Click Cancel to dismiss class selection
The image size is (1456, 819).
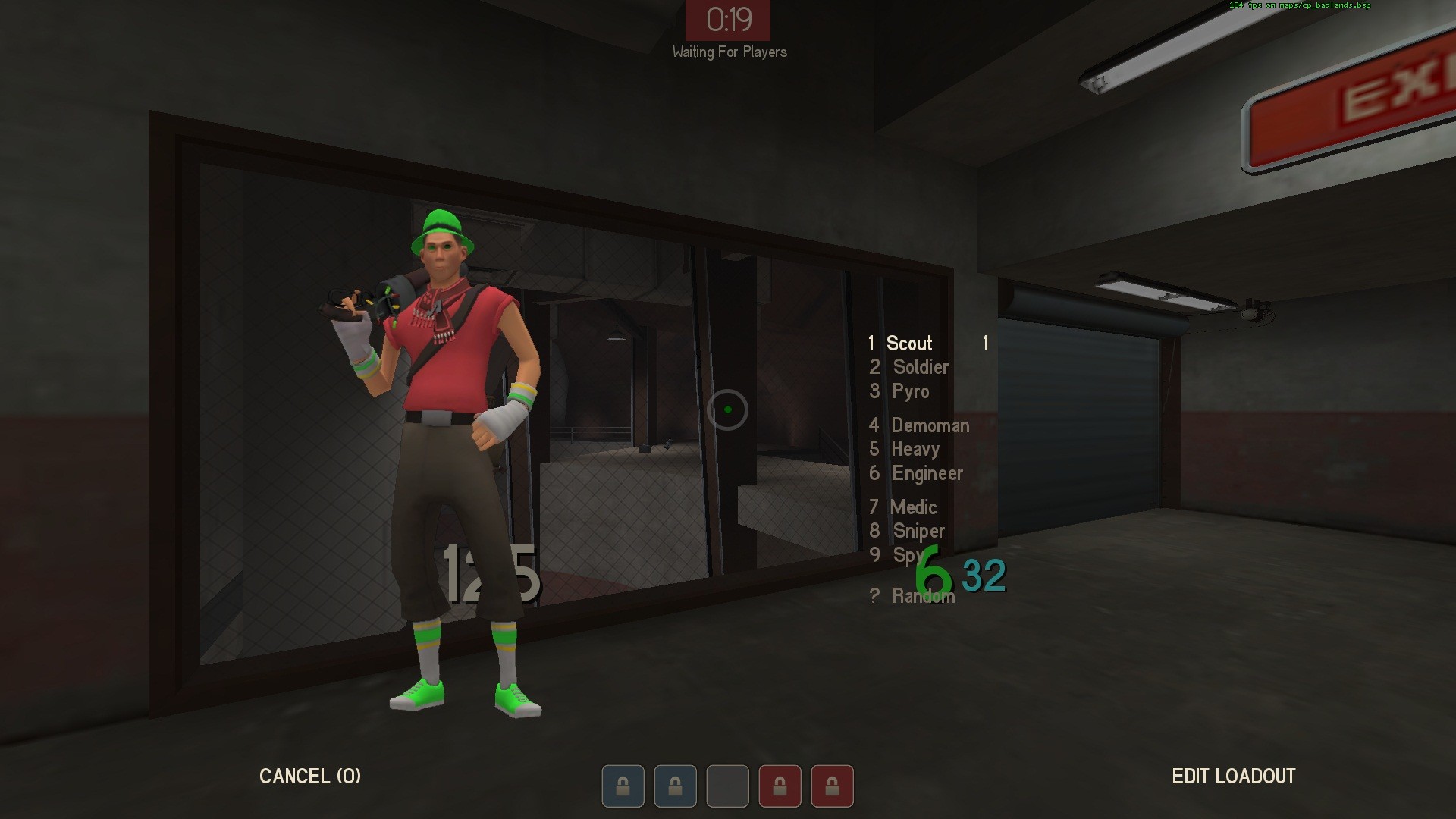click(310, 777)
